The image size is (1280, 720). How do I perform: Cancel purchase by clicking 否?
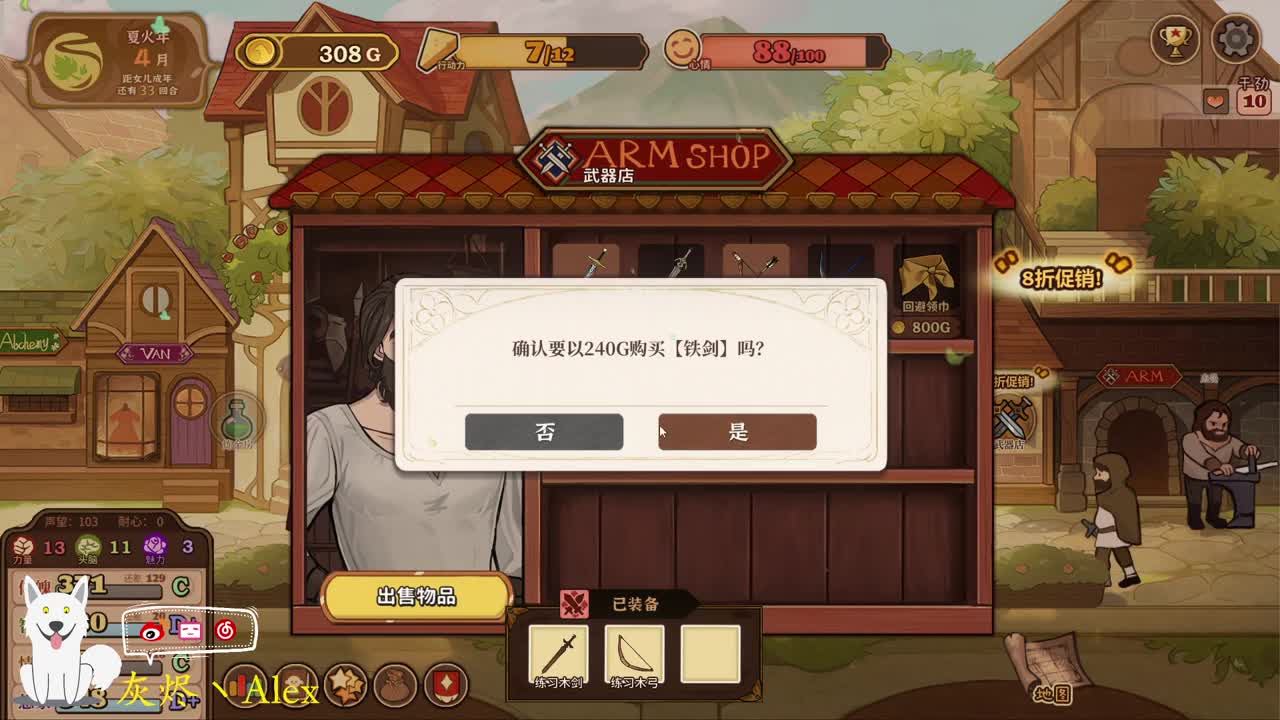[x=543, y=431]
